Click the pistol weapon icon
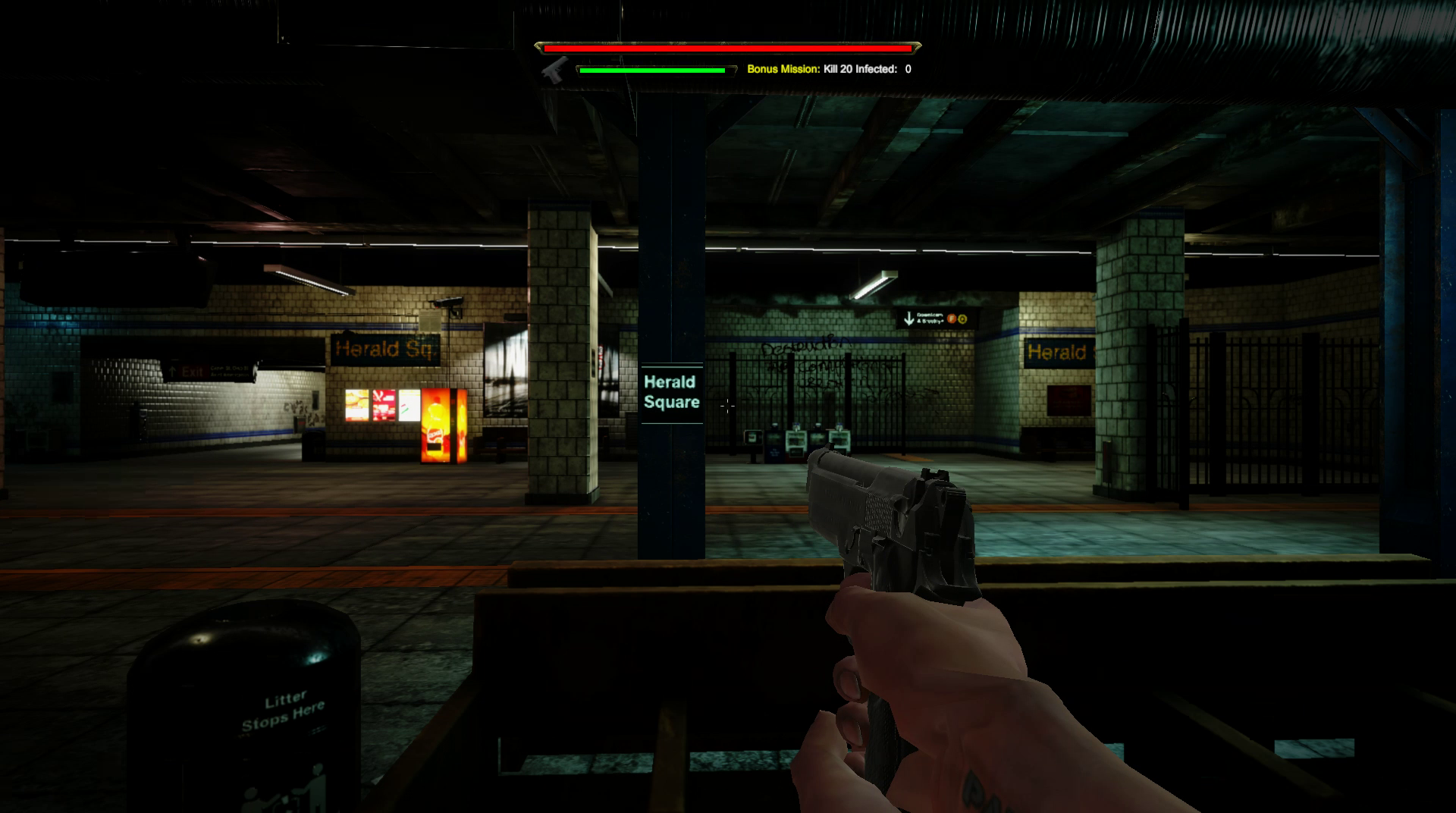 tap(555, 70)
